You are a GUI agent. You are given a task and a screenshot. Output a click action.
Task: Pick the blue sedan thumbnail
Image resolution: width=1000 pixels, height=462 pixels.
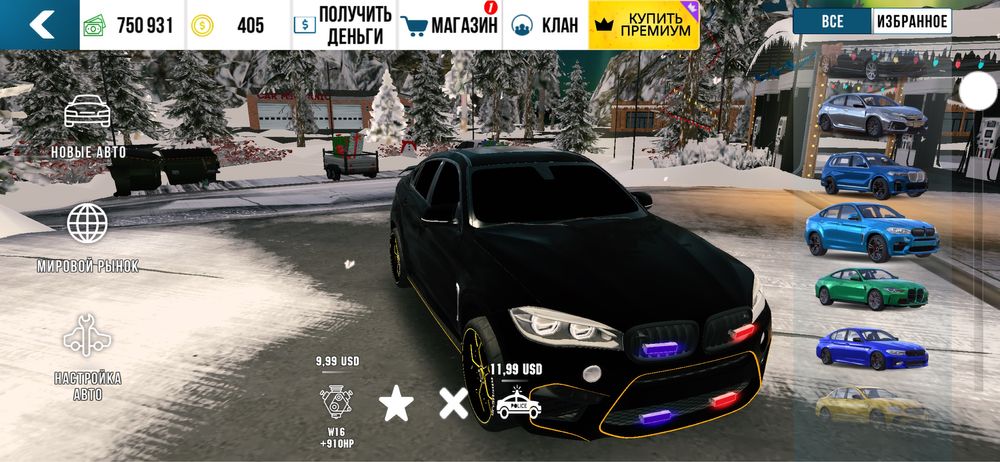click(870, 346)
